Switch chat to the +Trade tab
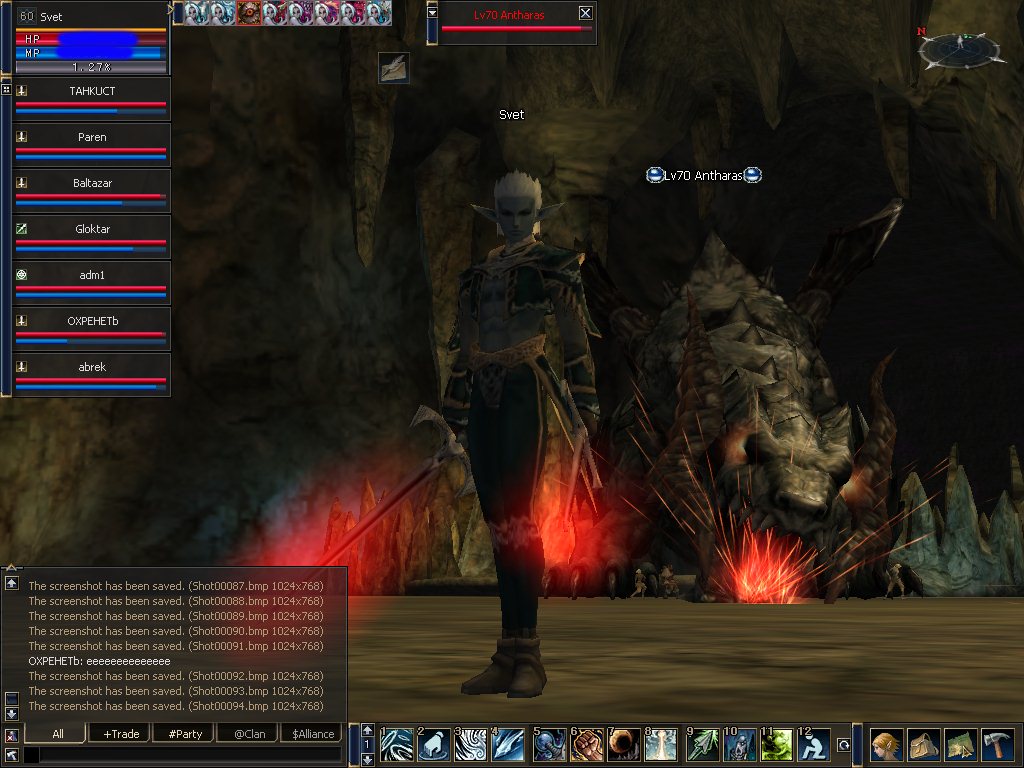Screen dimensions: 1024x768 click(121, 734)
